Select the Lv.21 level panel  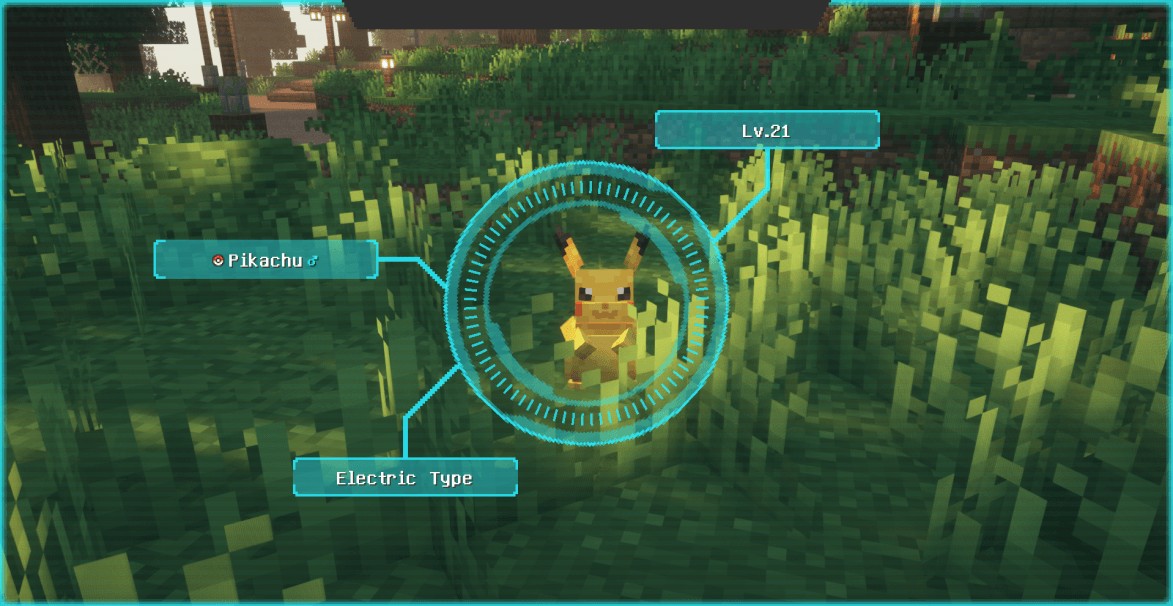point(767,130)
